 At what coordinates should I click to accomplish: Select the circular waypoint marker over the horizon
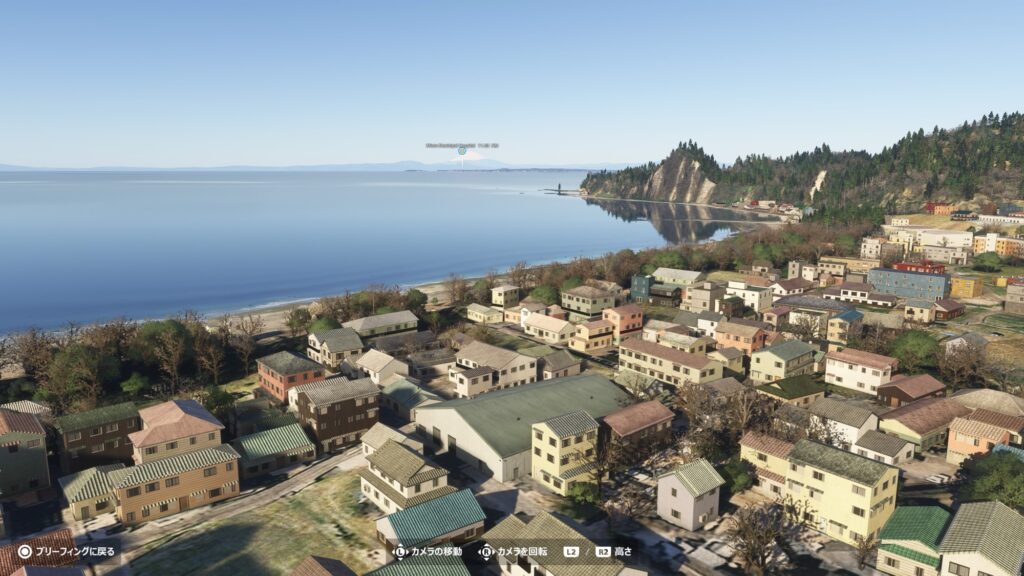[462, 151]
